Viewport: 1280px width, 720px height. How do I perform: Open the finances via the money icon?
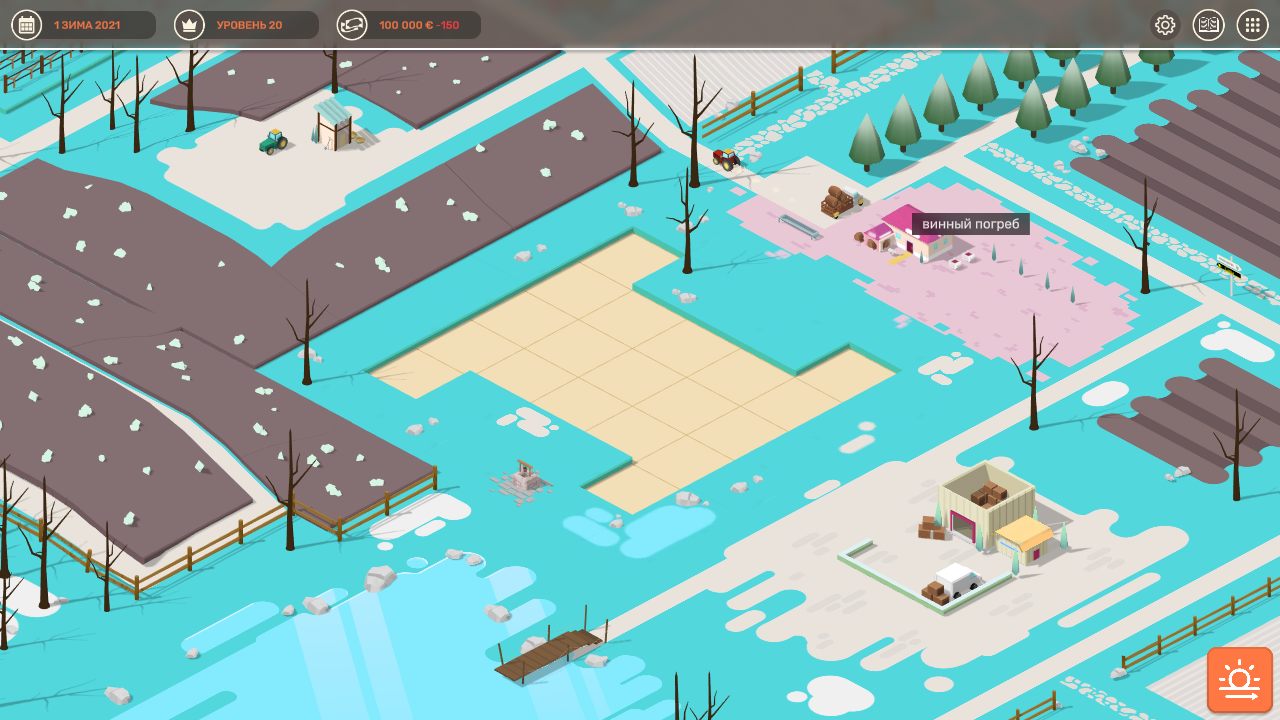click(x=352, y=25)
